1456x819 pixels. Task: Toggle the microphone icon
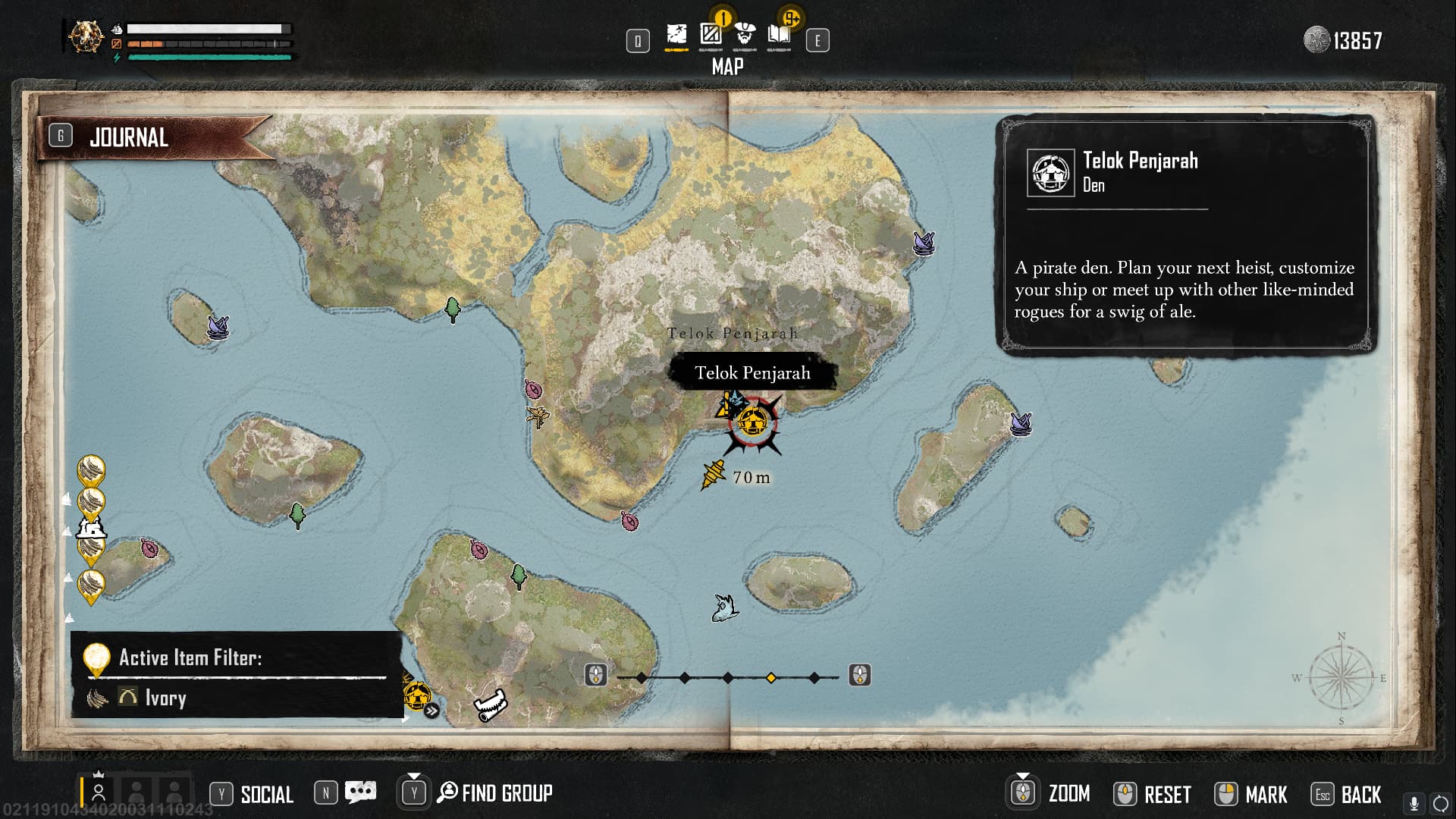tap(1414, 803)
